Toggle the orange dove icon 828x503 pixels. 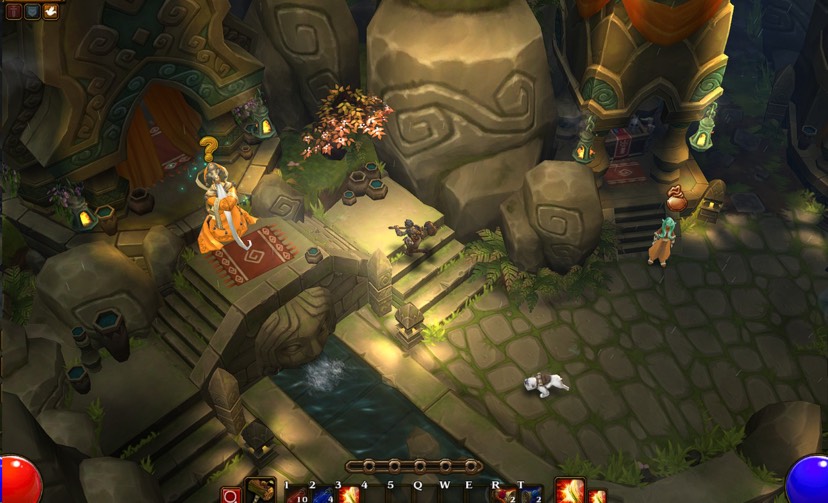pyautogui.click(x=50, y=12)
